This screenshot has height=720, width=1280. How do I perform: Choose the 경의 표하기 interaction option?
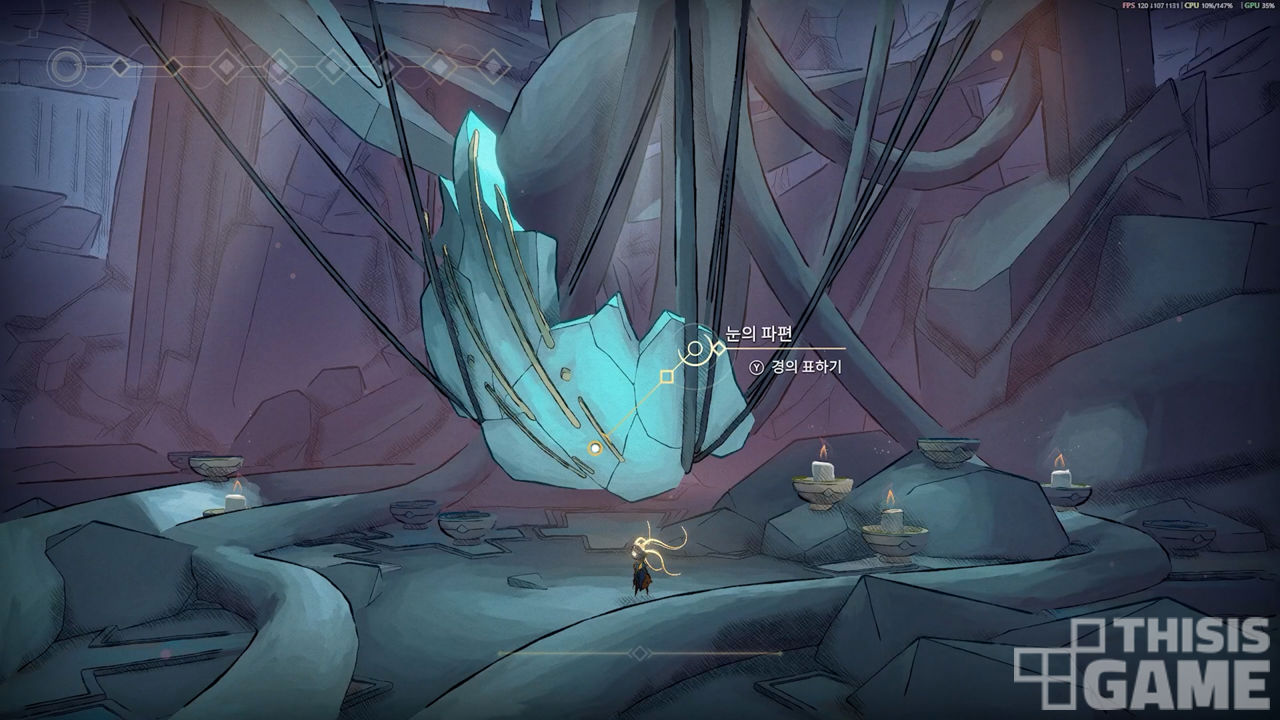click(796, 367)
